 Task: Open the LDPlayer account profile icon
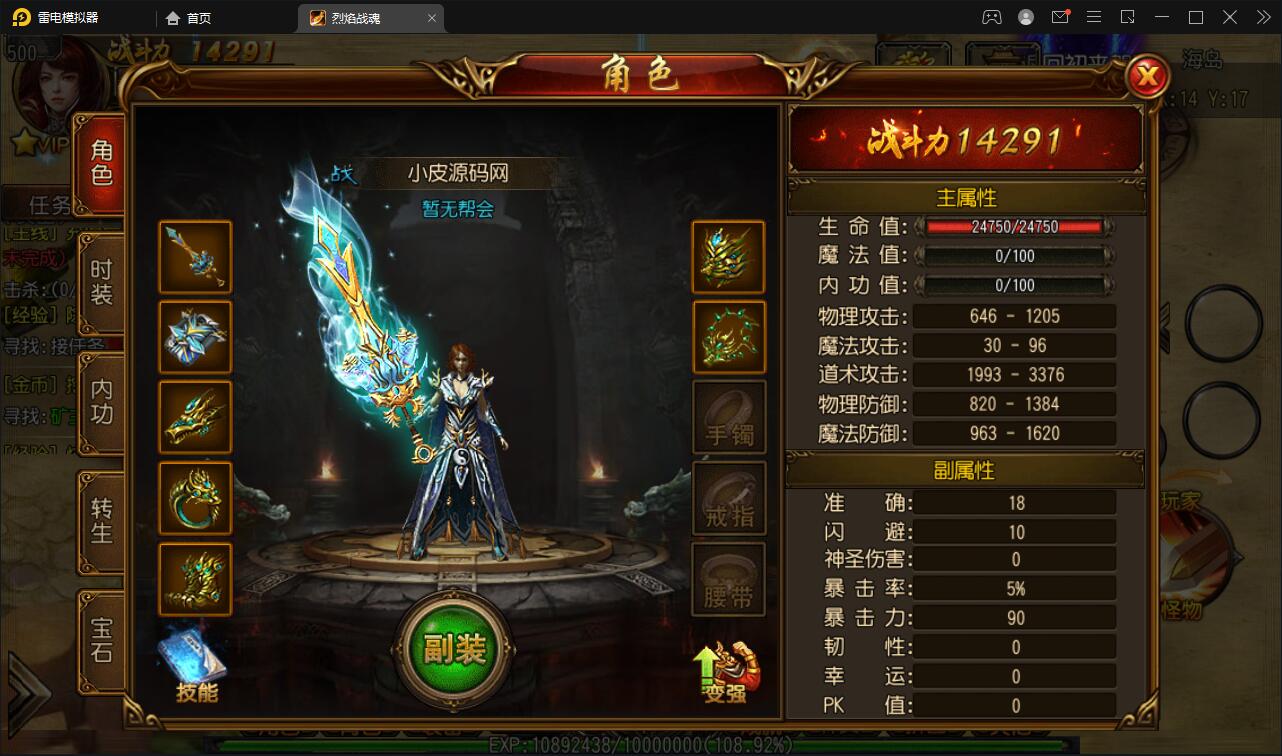1026,17
